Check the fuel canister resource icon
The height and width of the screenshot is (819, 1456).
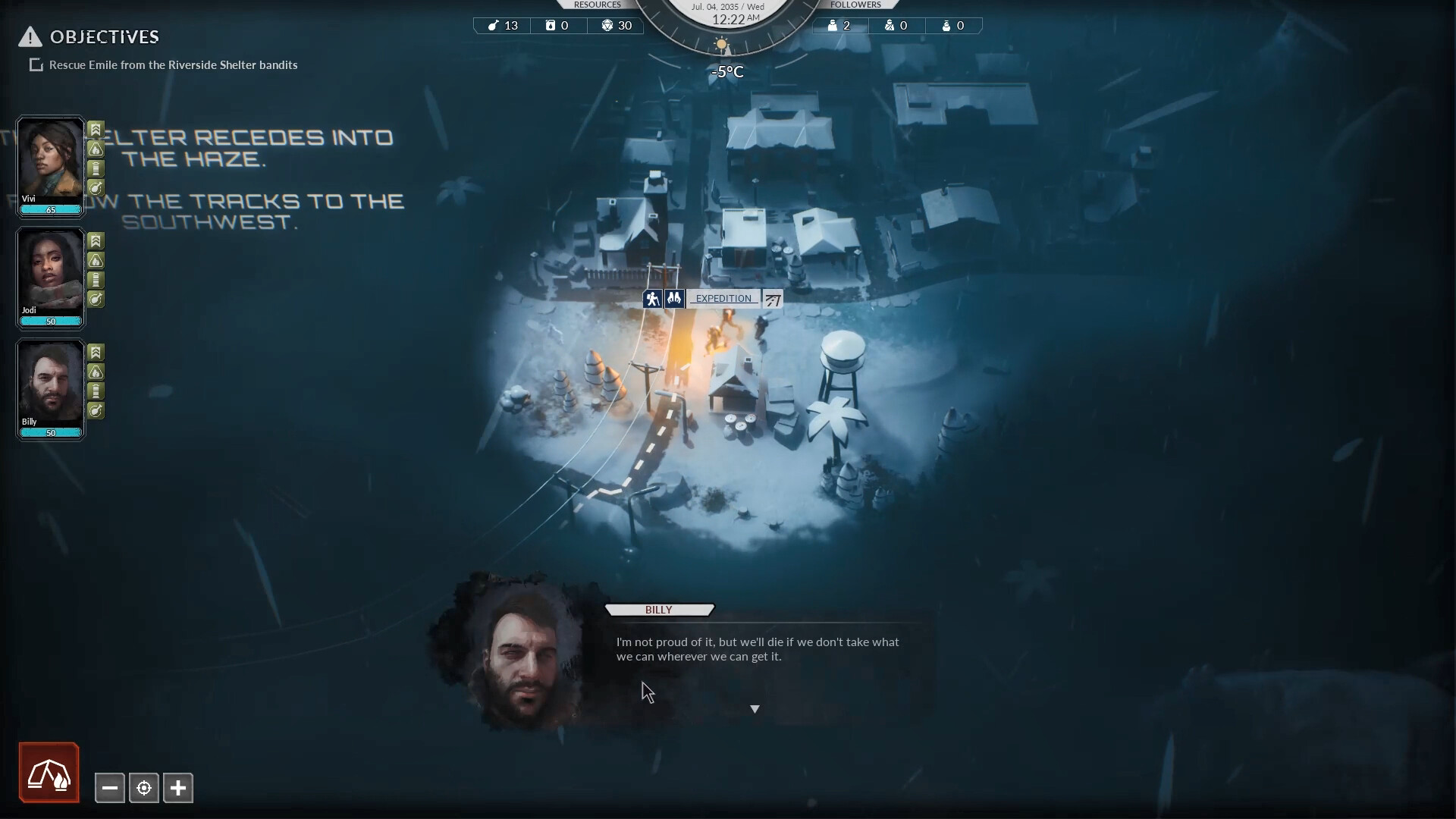(x=550, y=25)
